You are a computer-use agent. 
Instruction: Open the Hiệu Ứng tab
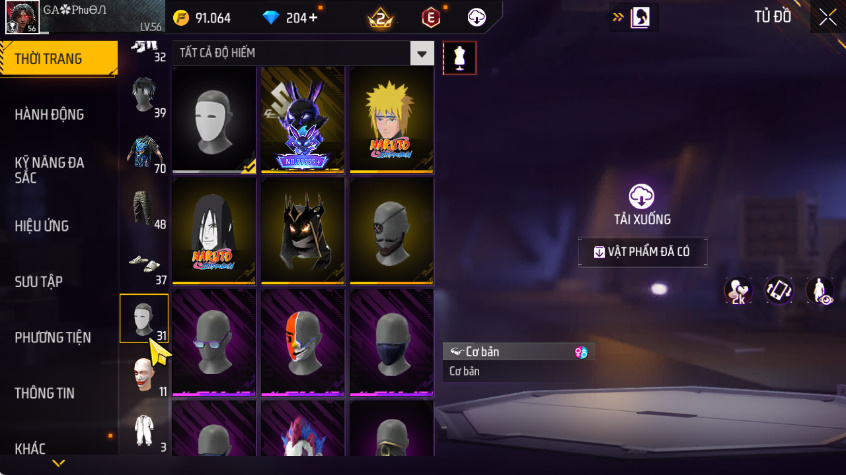(42, 226)
